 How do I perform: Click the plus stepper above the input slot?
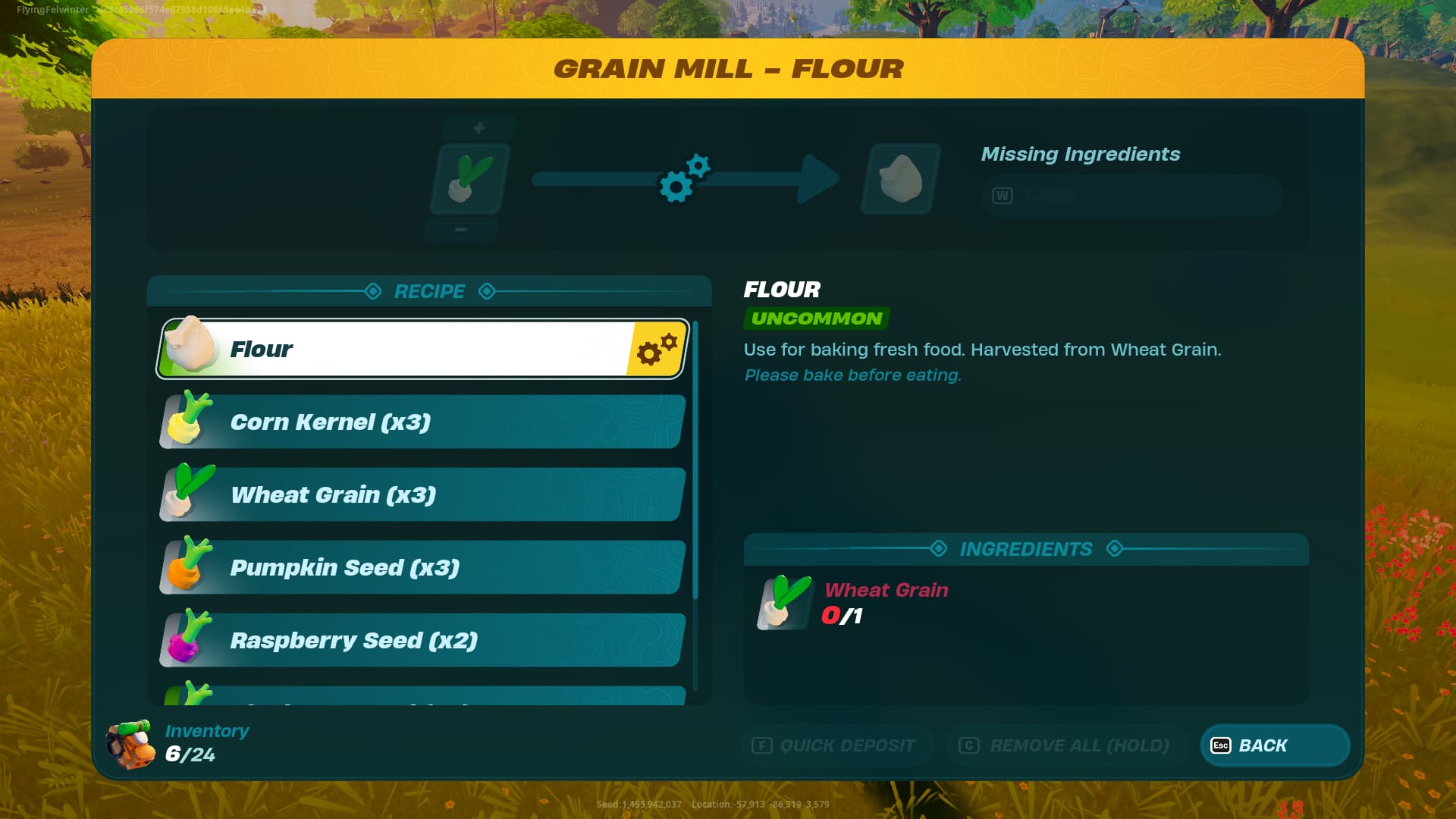click(479, 127)
